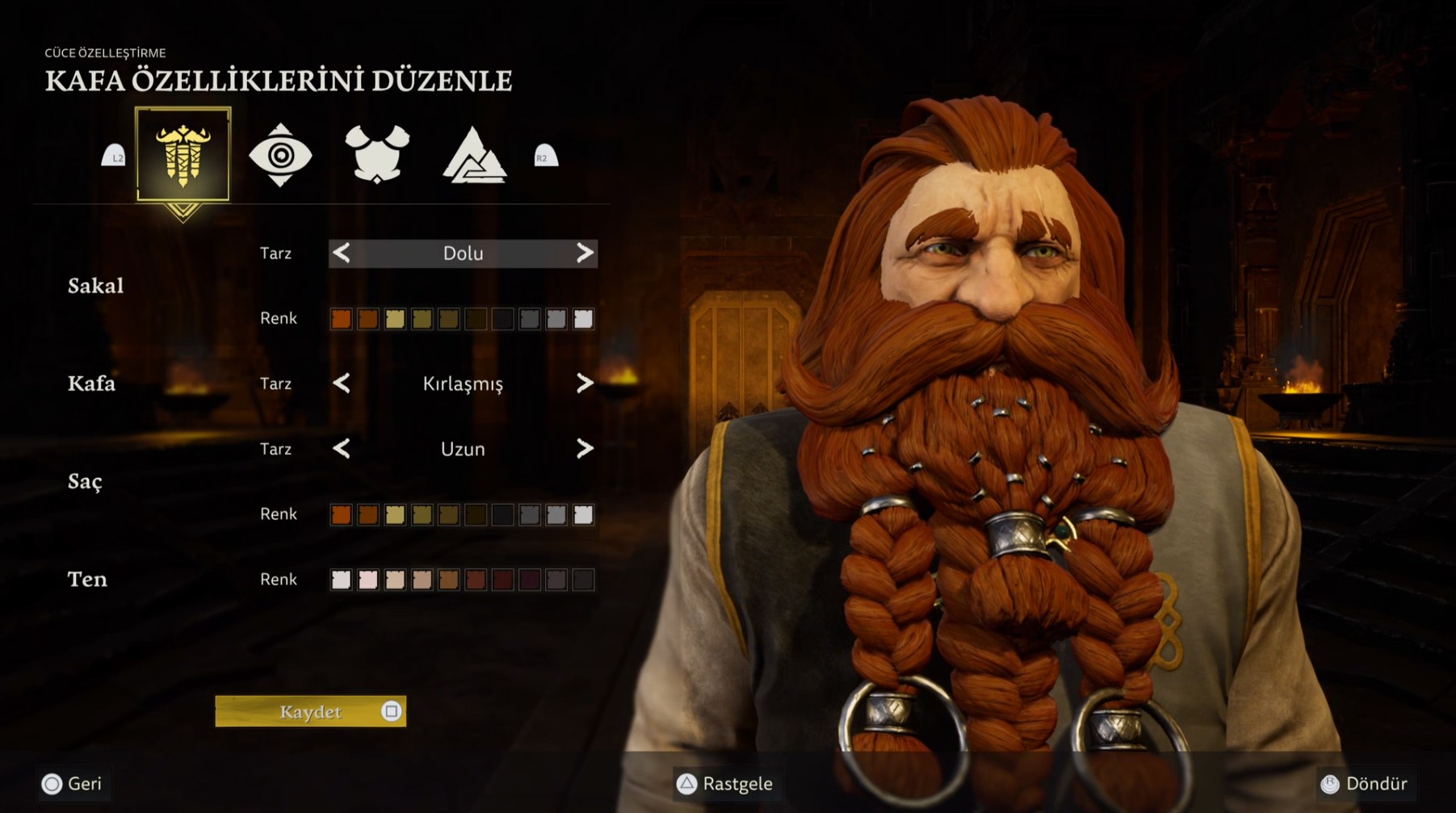Set hair color to bright orange swatch

click(341, 514)
